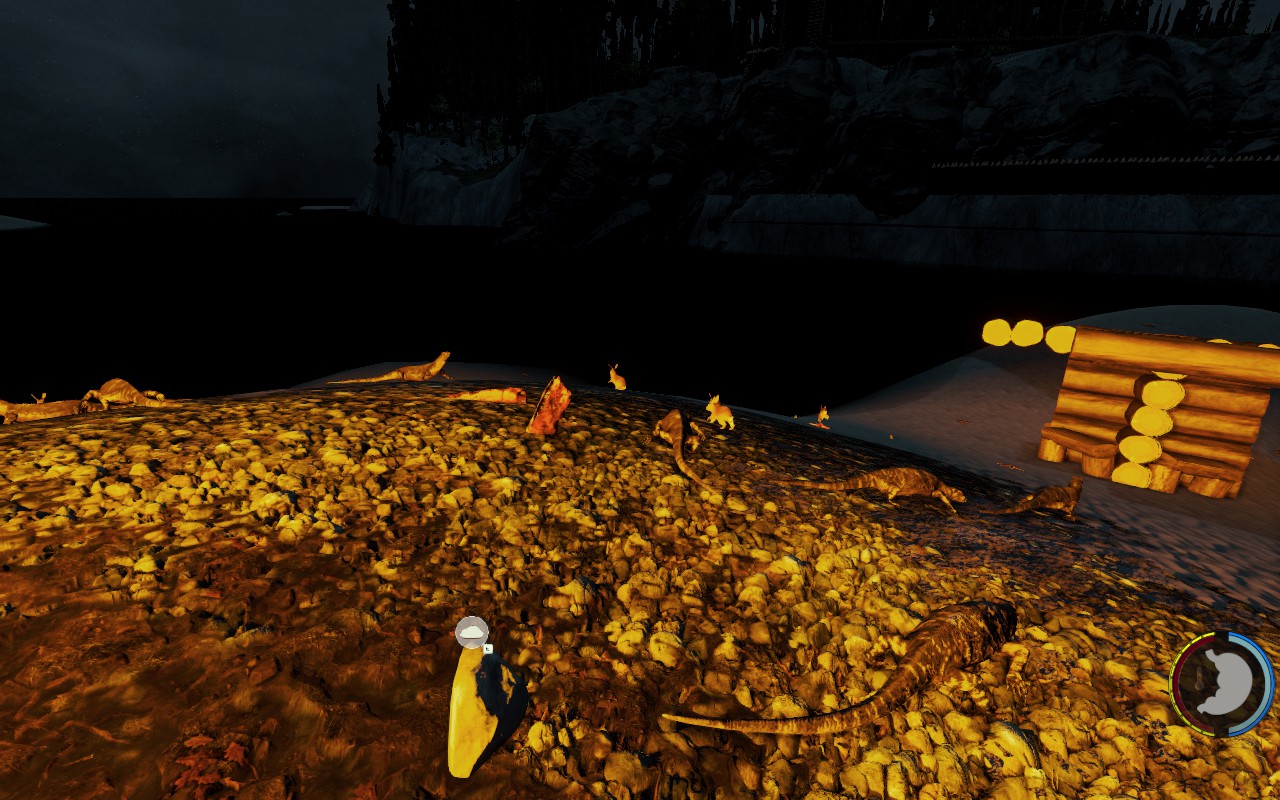The height and width of the screenshot is (800, 1280).
Task: Click the cloud interaction icon
Action: [472, 632]
